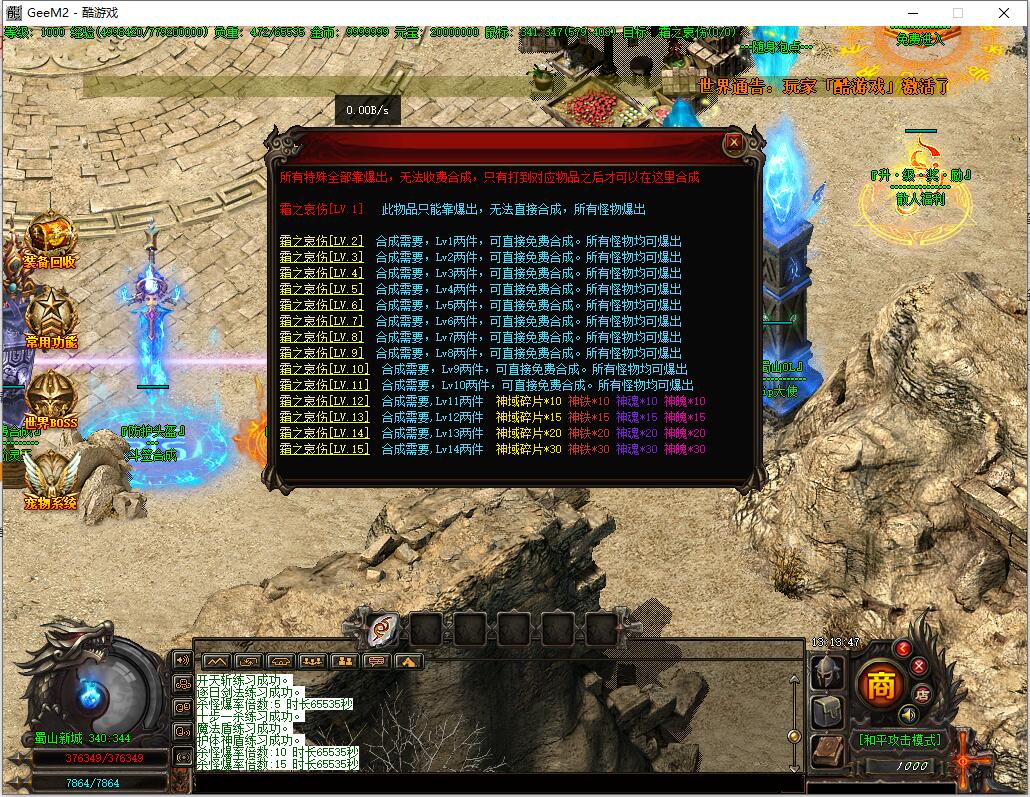
Task: Switch the 和平攻击模式 attack mode
Action: [899, 740]
